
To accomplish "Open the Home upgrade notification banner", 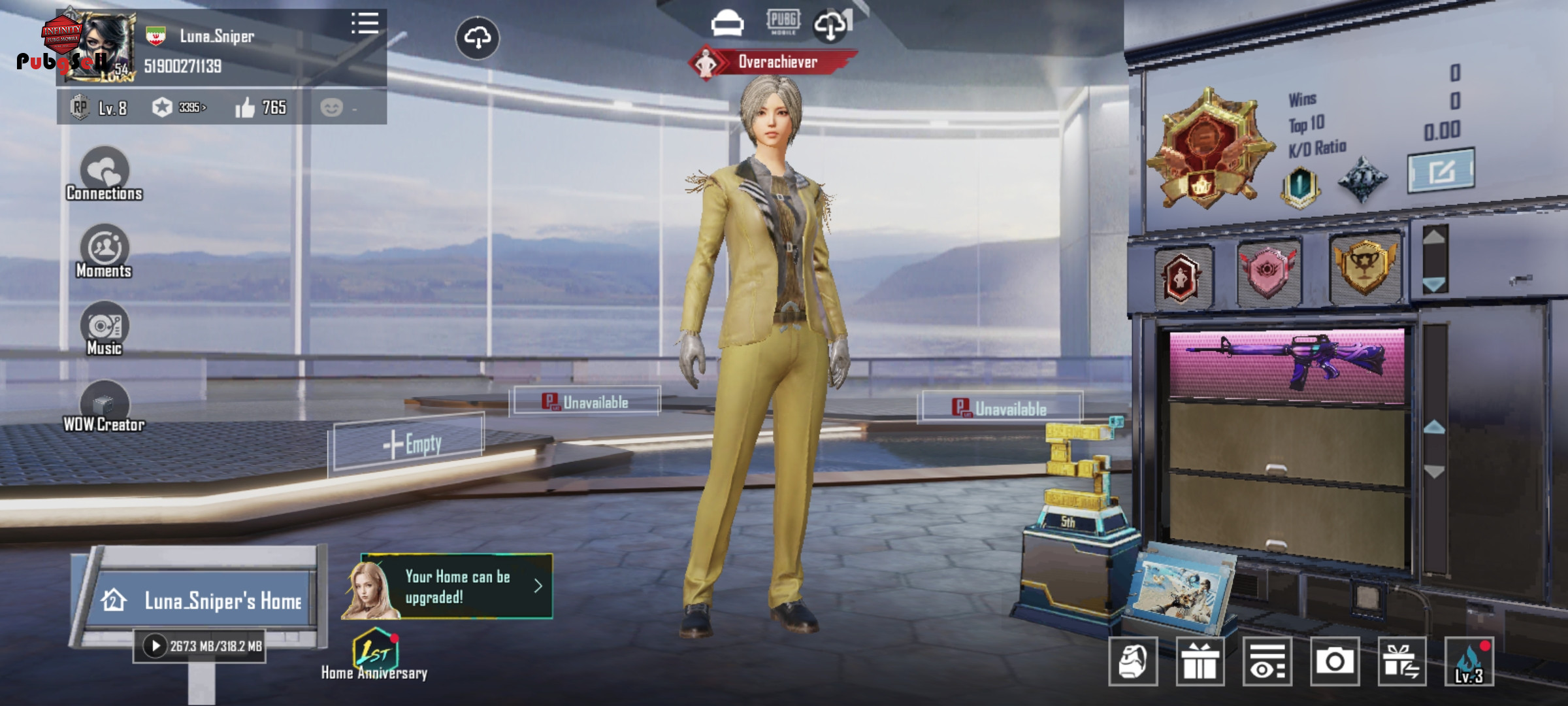I will point(457,586).
